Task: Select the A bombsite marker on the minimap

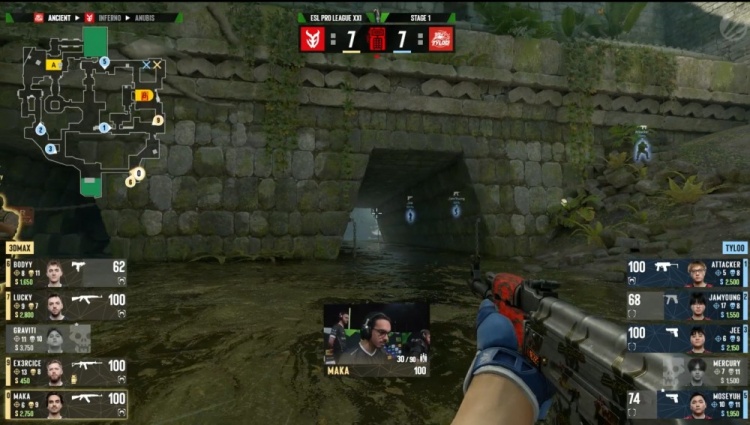Action: tap(53, 65)
